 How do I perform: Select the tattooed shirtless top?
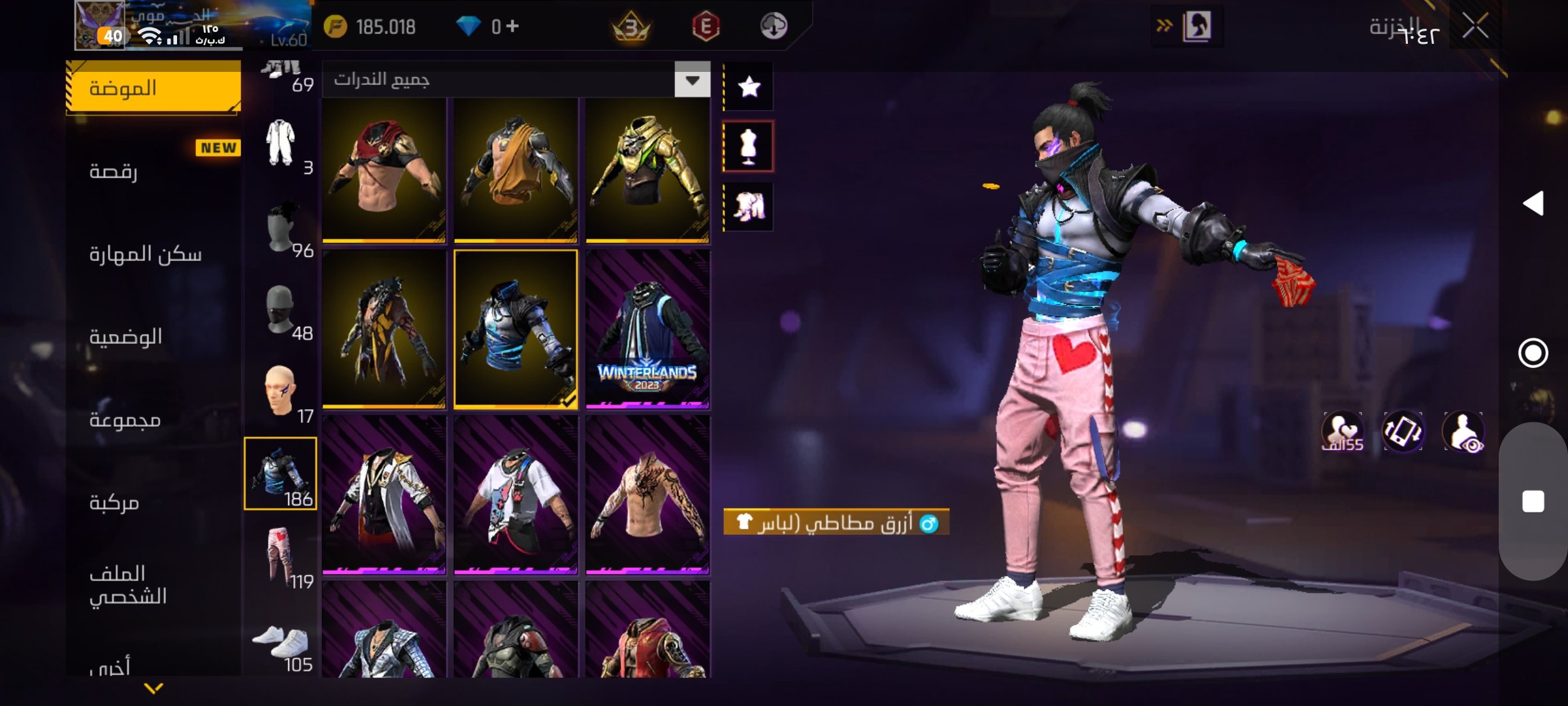(647, 495)
